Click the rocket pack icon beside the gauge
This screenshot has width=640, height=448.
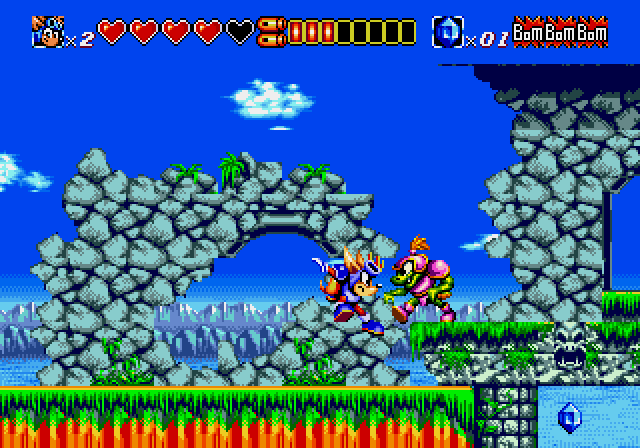coord(269,32)
